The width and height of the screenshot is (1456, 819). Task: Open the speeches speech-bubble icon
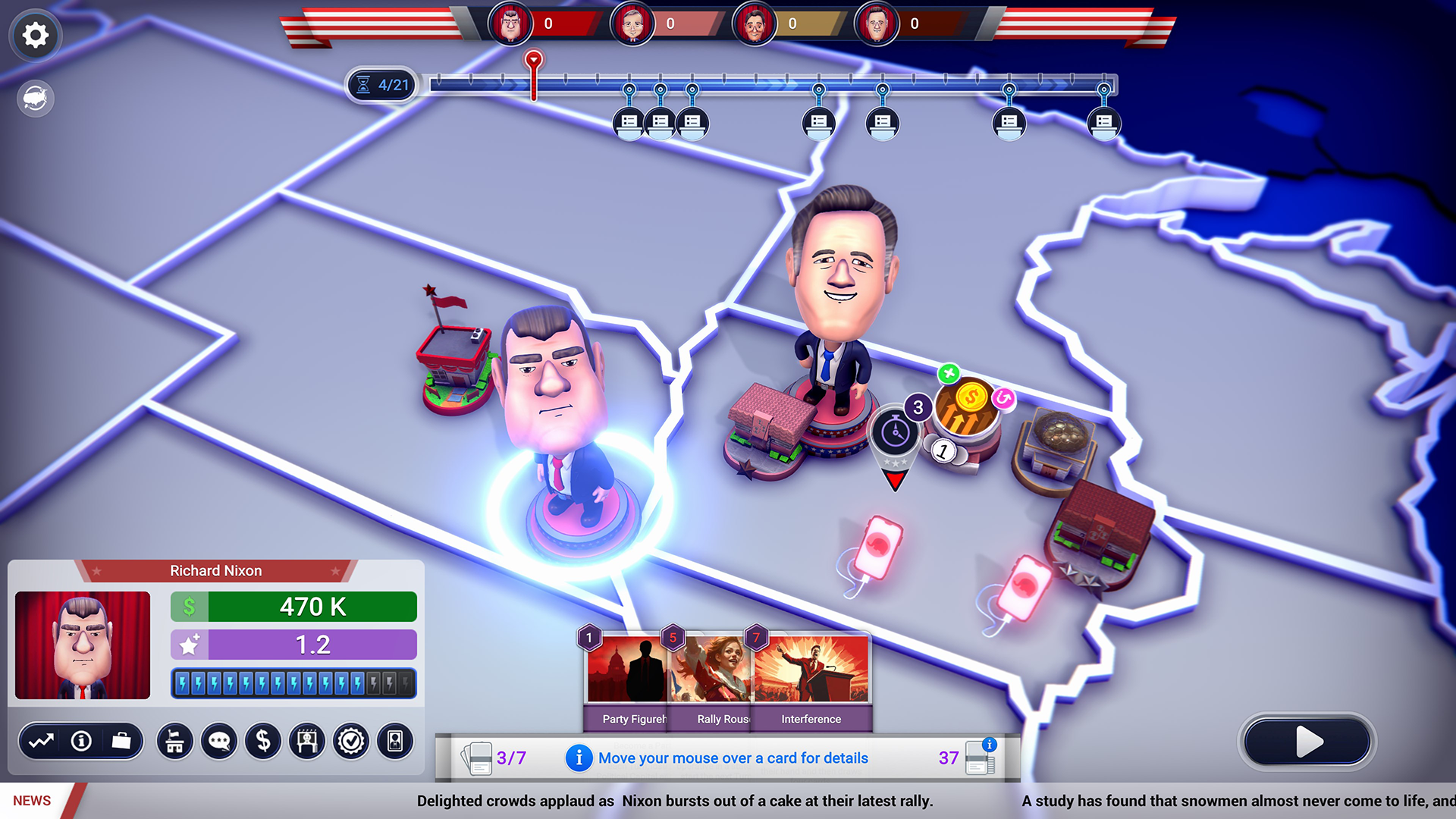click(x=218, y=742)
